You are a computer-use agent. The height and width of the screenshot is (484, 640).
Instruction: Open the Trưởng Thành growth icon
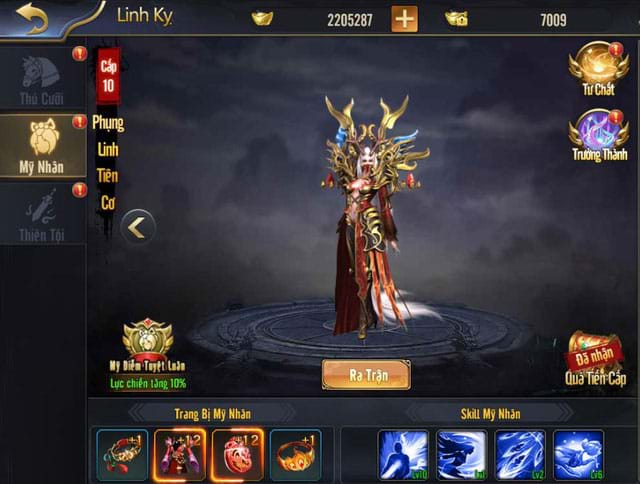point(598,135)
